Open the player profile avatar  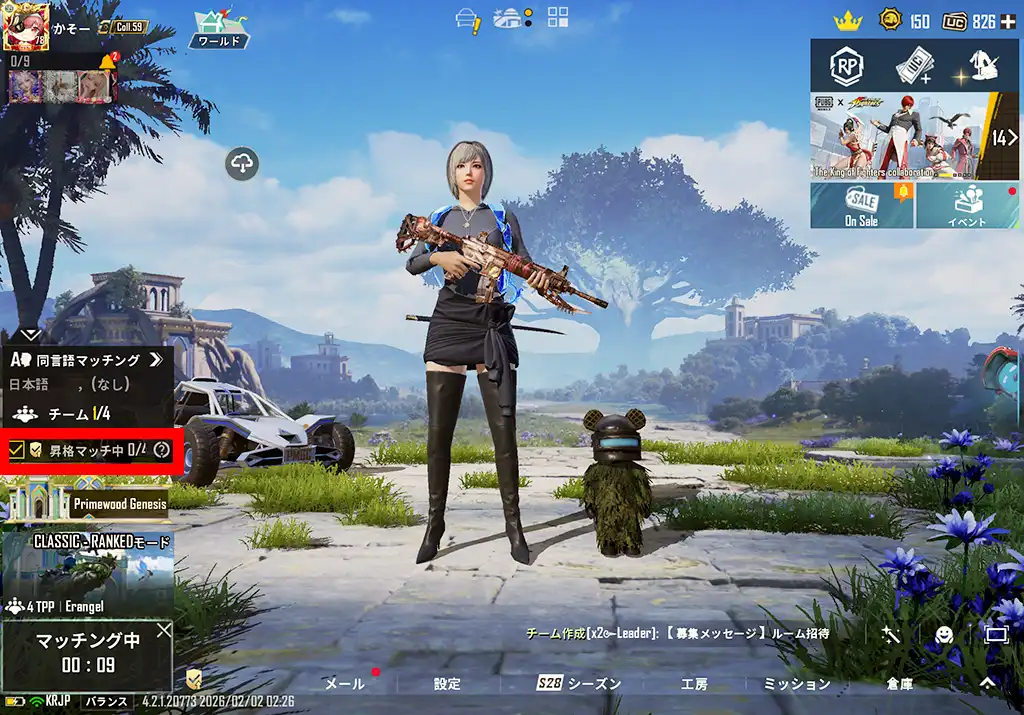coord(26,27)
